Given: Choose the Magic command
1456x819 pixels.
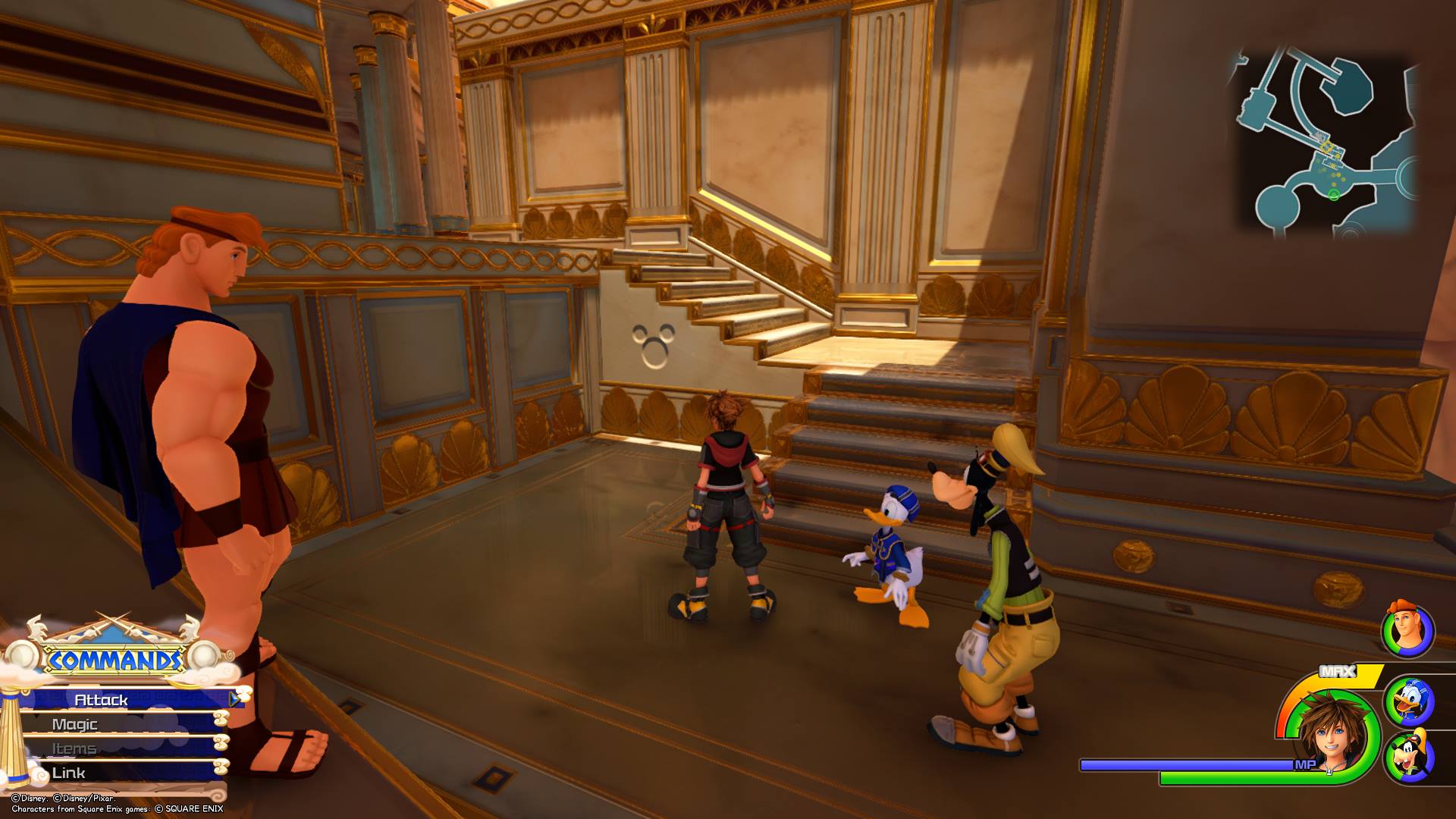Looking at the screenshot, I should click(x=76, y=724).
